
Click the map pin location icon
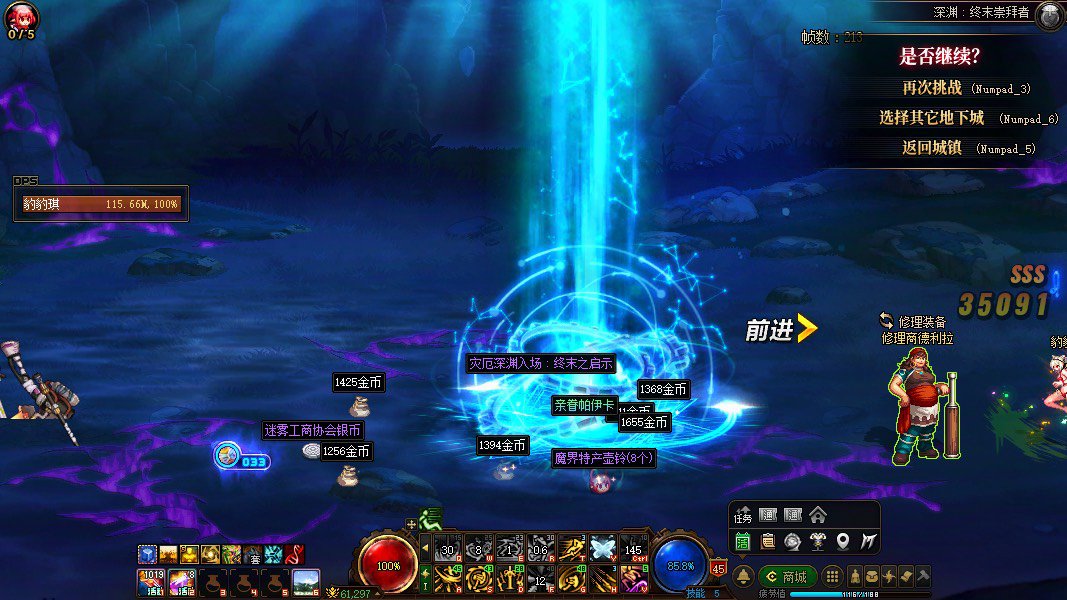(x=843, y=541)
